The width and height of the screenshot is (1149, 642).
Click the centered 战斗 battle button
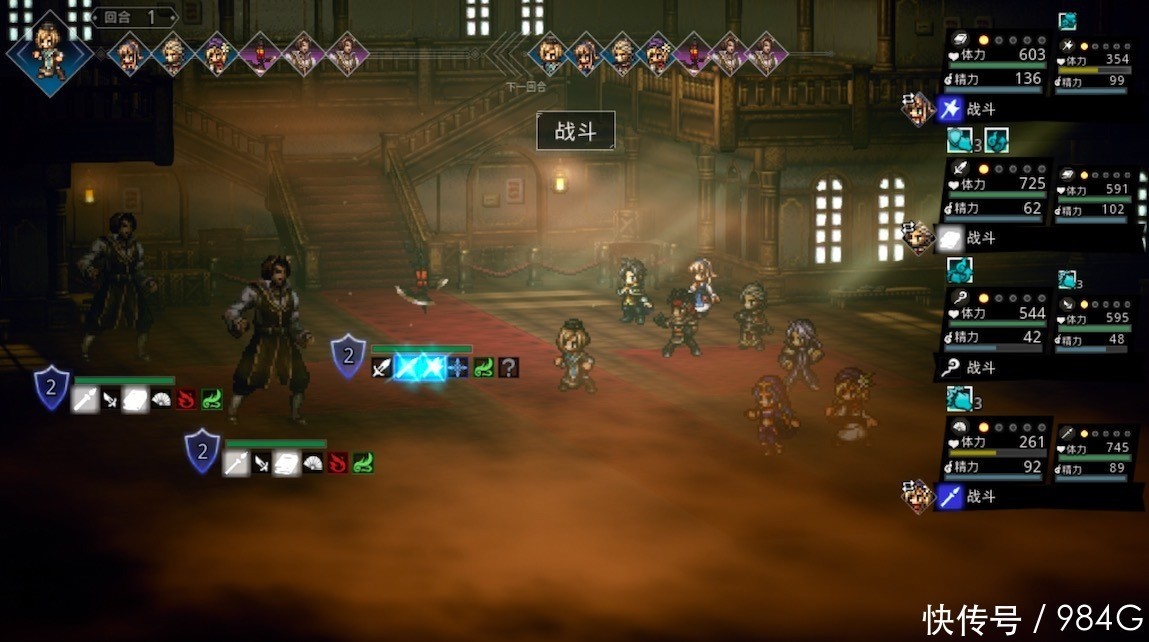coord(575,131)
